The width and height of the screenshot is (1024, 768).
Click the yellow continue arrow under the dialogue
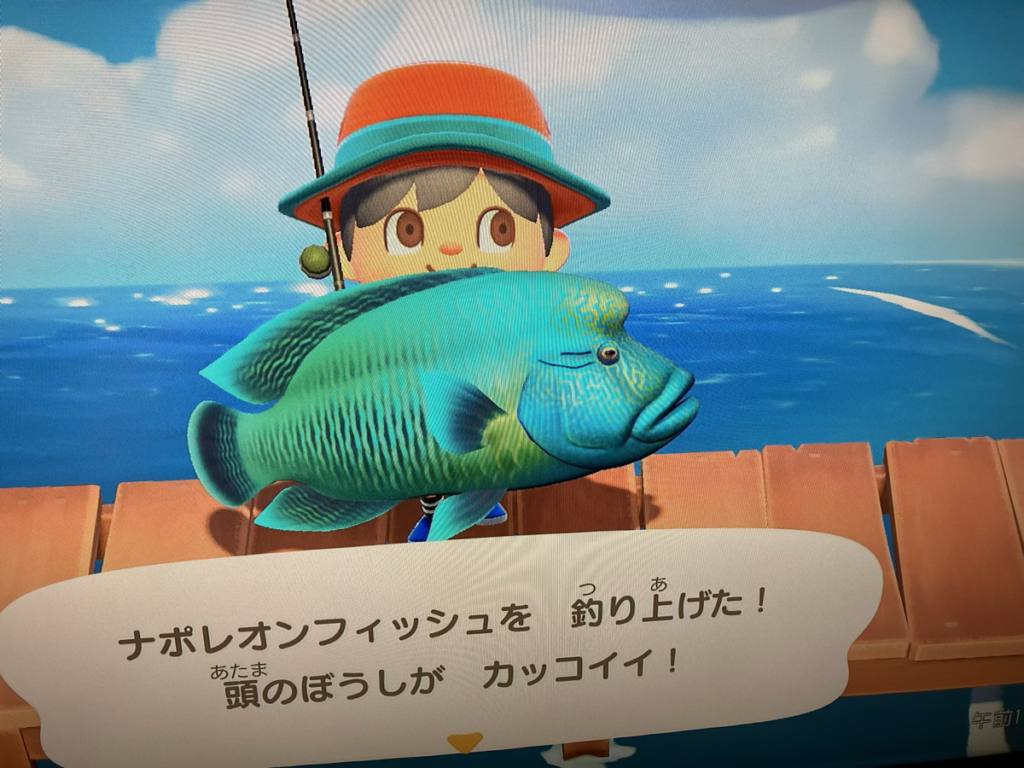point(464,742)
